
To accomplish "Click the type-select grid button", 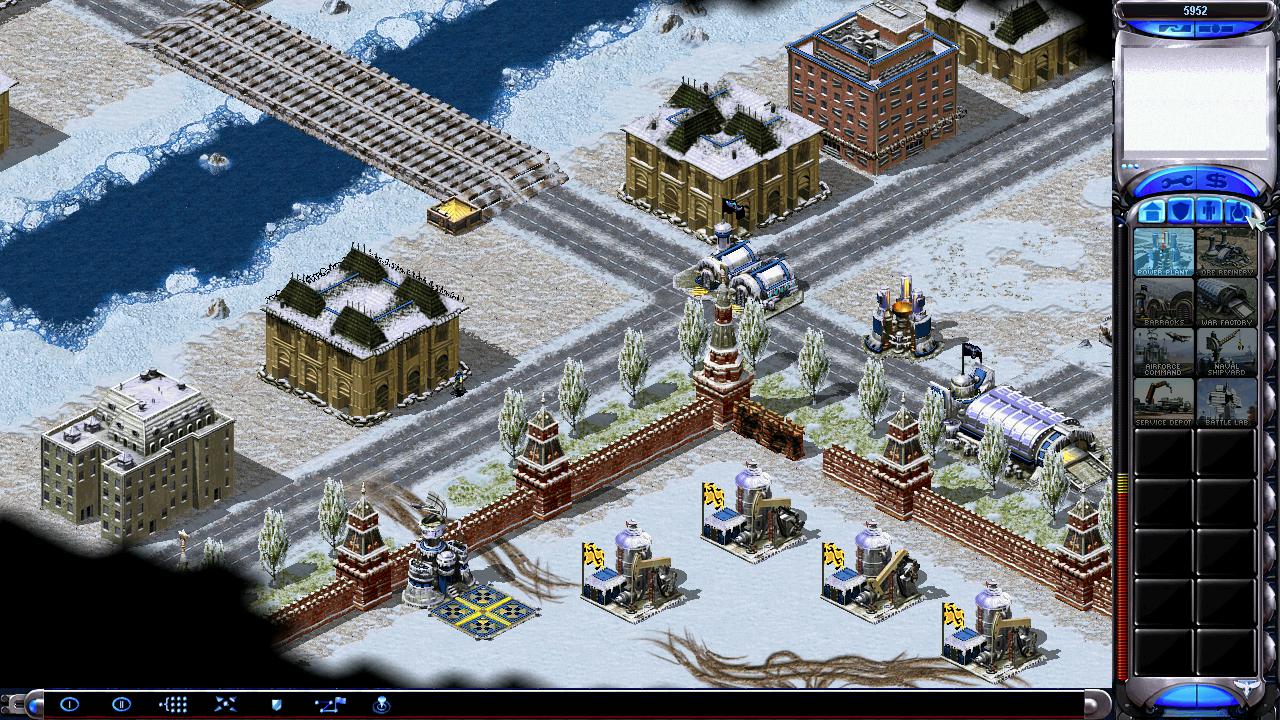I will (x=173, y=704).
